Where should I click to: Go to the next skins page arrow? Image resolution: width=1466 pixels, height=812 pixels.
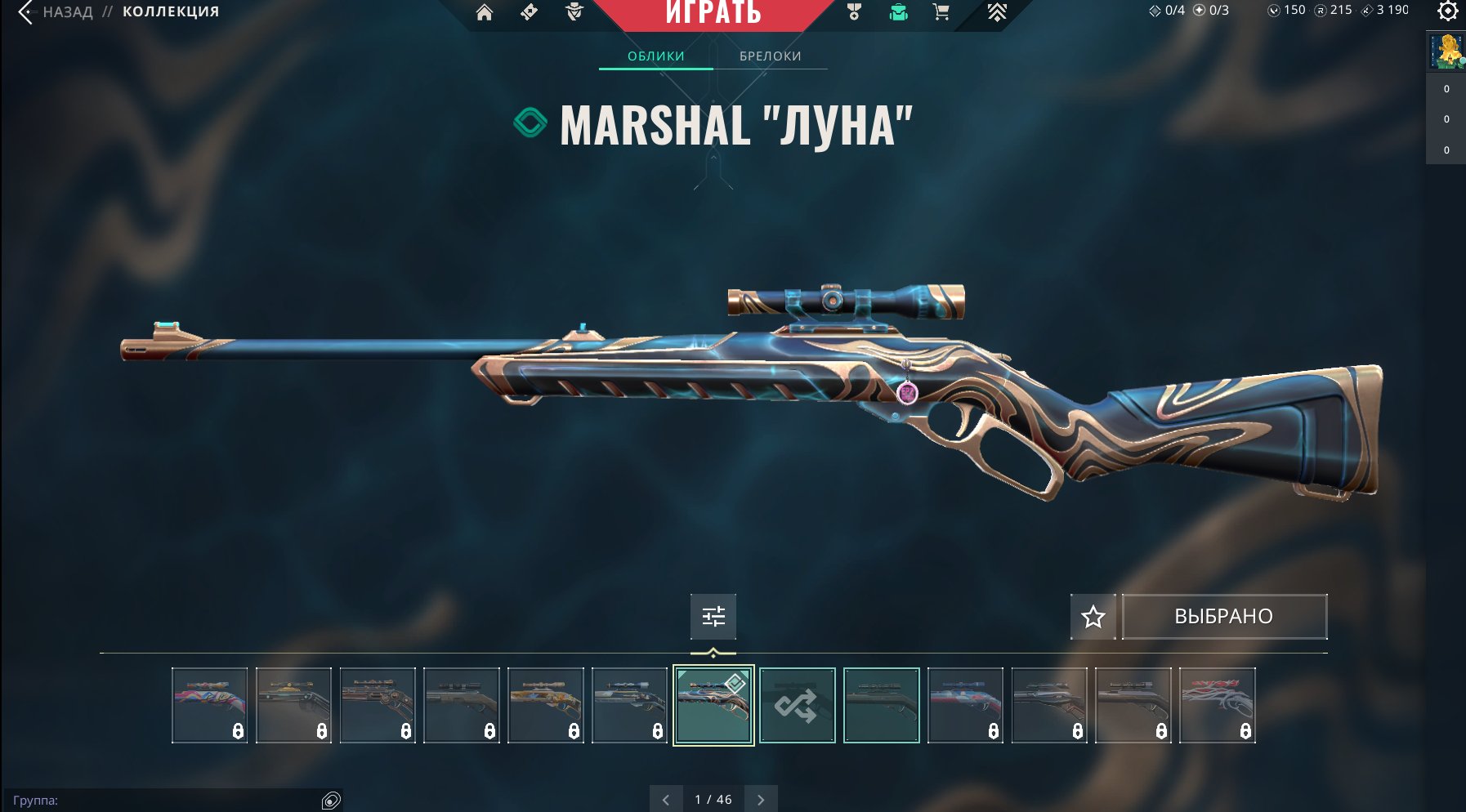761,800
